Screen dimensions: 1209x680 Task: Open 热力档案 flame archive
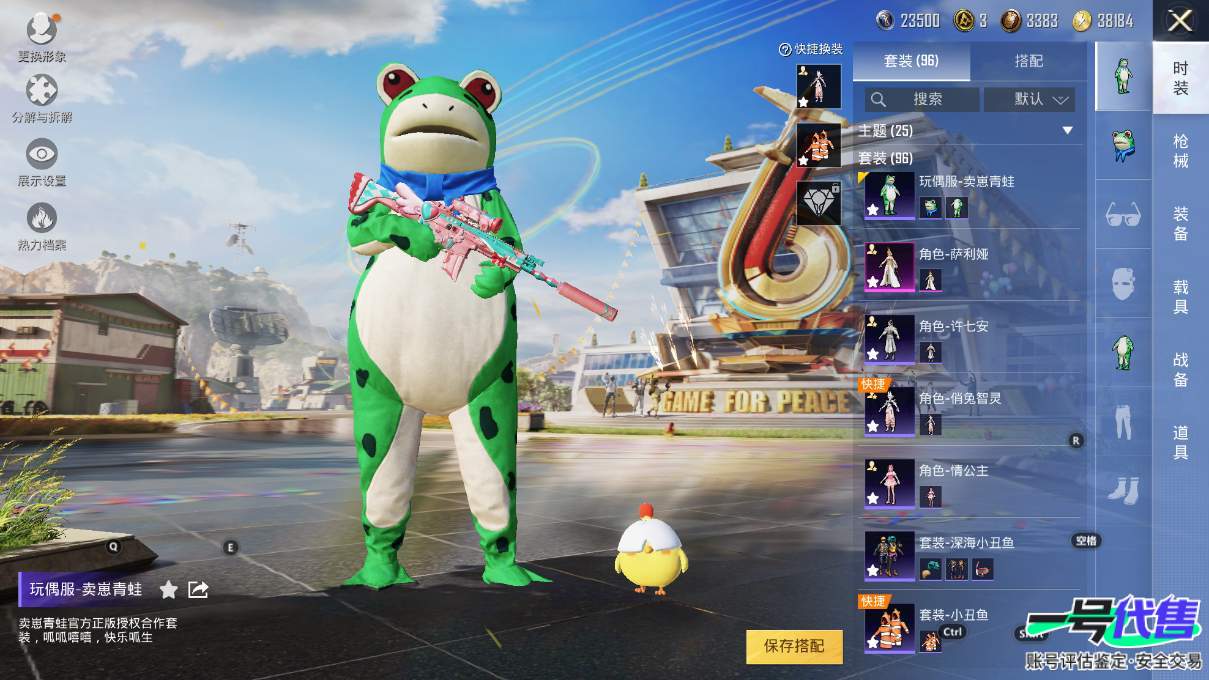[x=41, y=226]
